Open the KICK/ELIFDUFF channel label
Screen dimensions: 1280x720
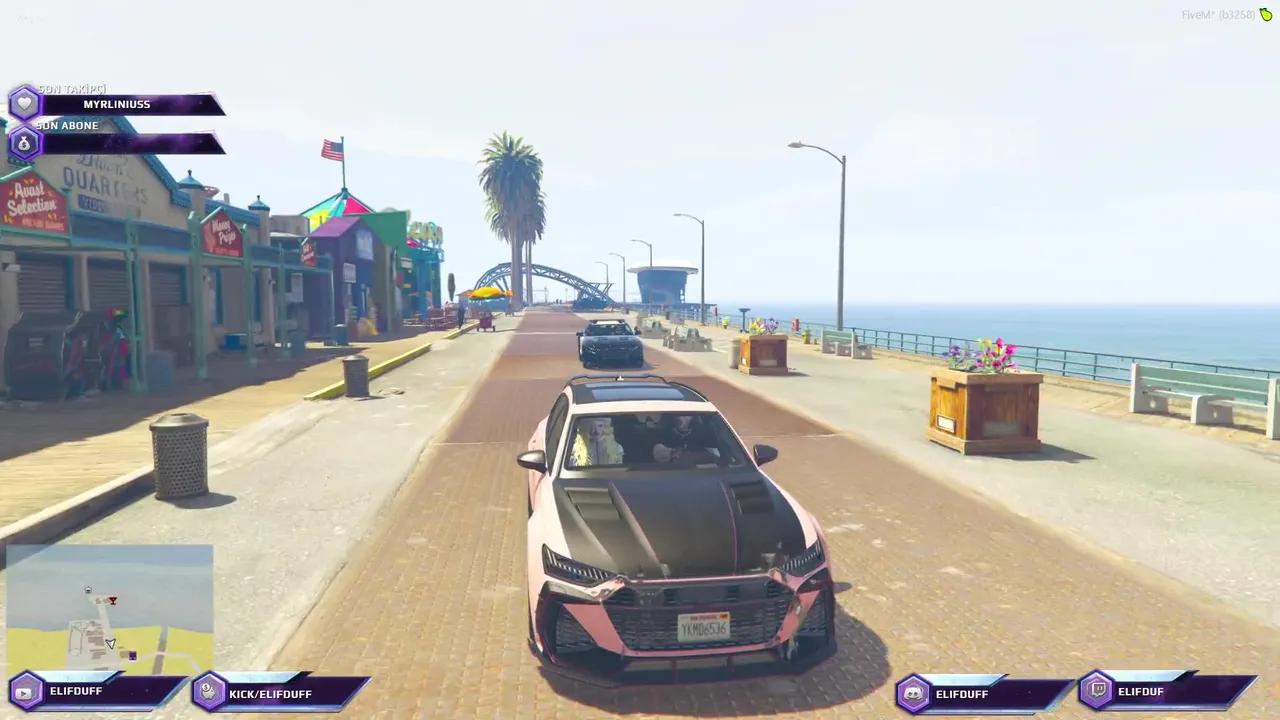click(x=270, y=693)
